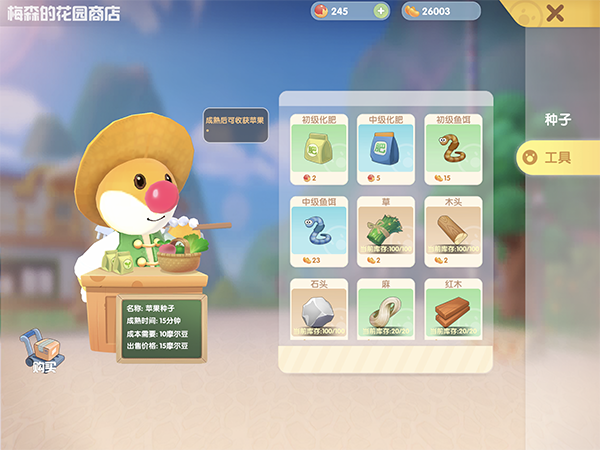Add more red currency with plus button
The height and width of the screenshot is (450, 600).
coord(380,11)
